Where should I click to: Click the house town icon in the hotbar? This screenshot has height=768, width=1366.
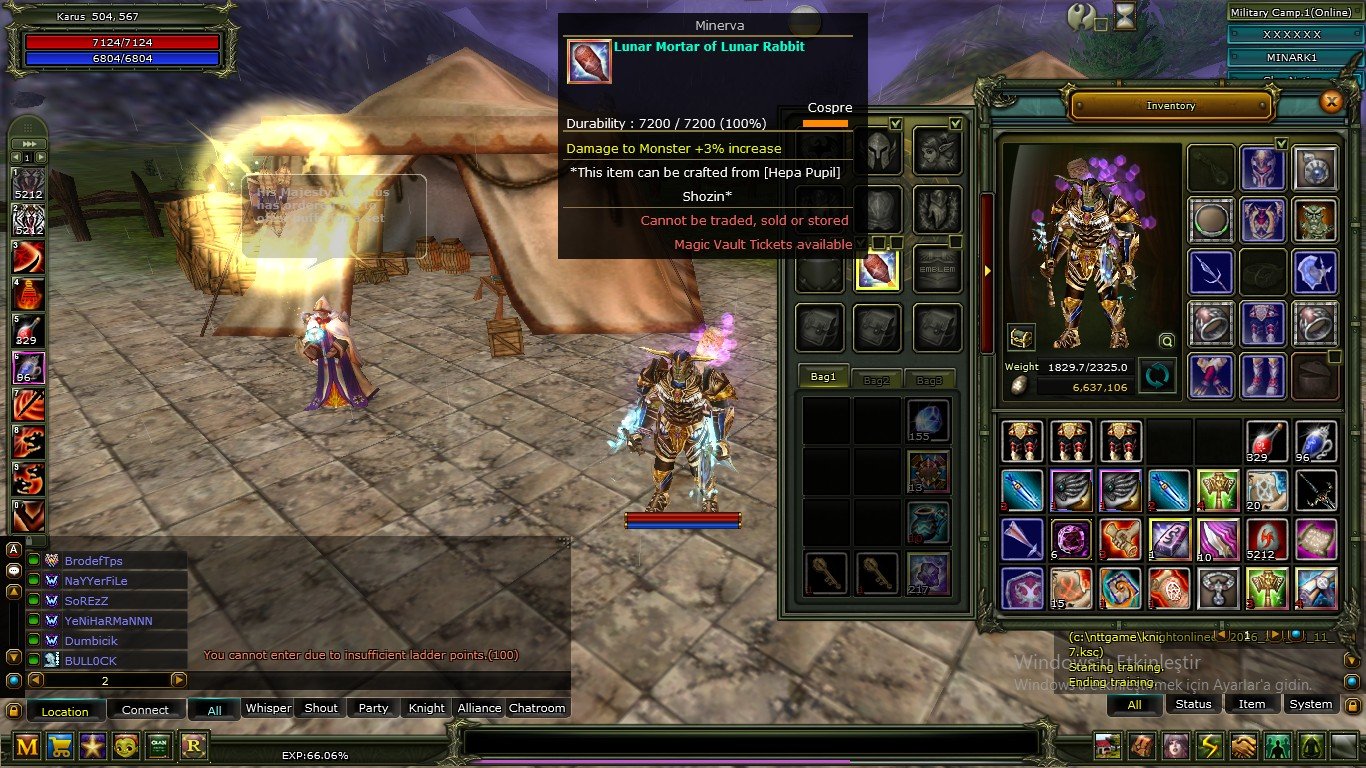(1106, 747)
